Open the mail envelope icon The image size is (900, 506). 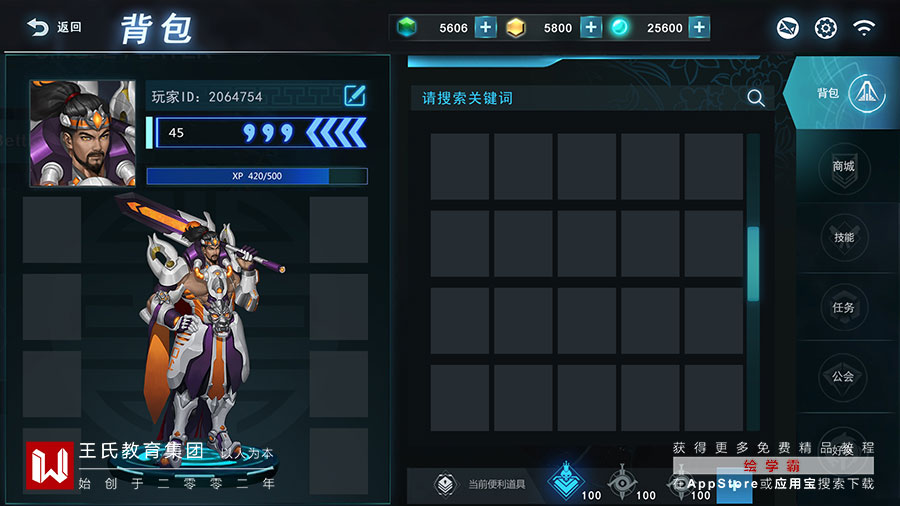pyautogui.click(x=788, y=28)
